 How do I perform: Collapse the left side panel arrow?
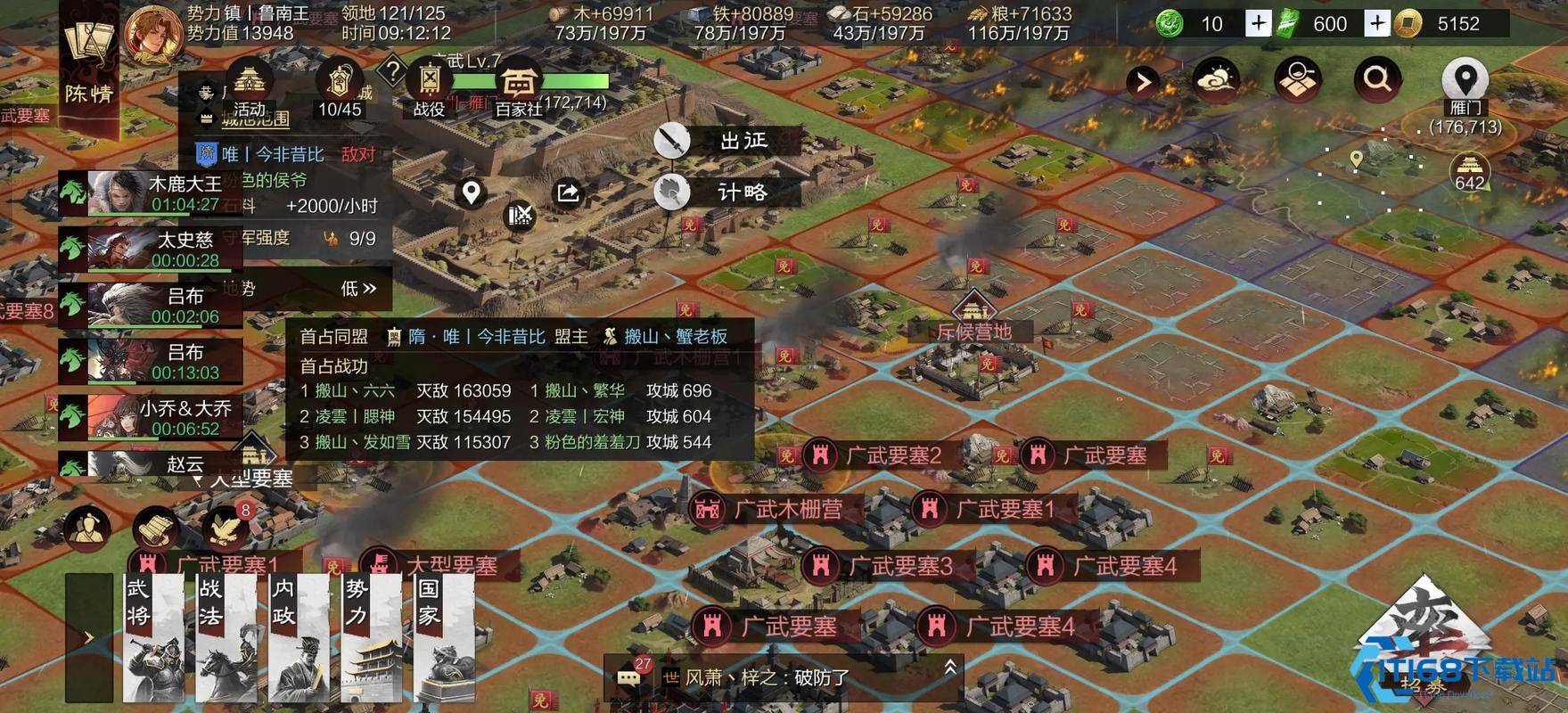coord(89,636)
